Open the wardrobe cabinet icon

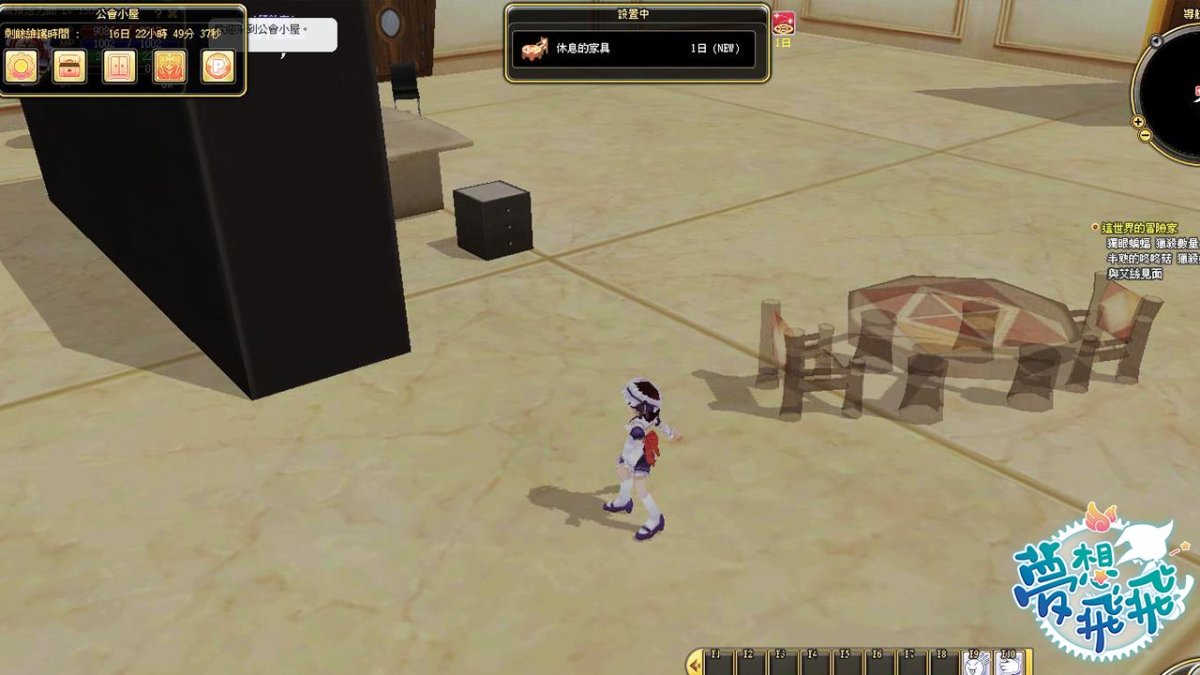pos(119,66)
